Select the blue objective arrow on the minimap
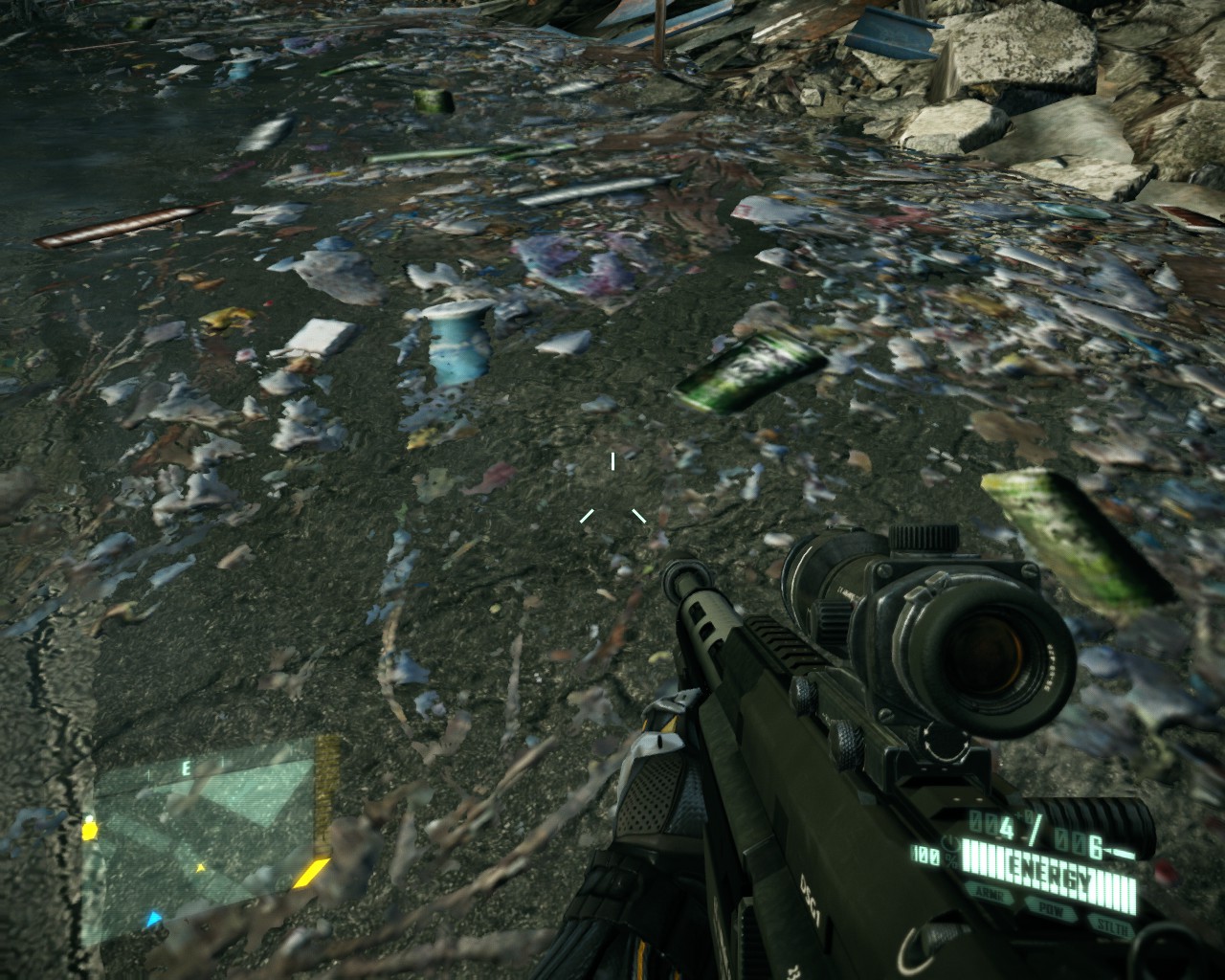The width and height of the screenshot is (1225, 980). pos(152,919)
